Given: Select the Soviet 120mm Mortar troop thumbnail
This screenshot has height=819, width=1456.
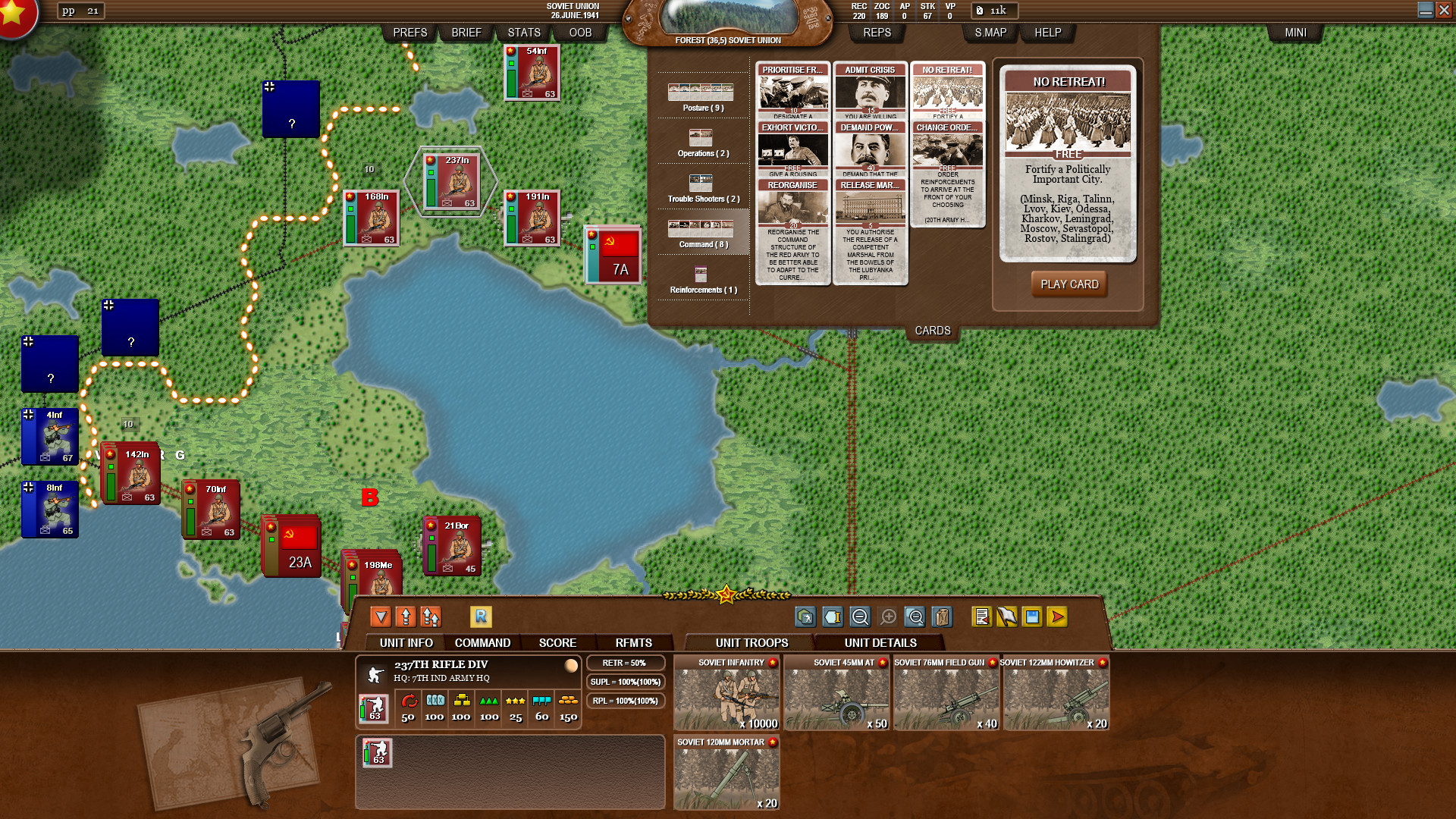Looking at the screenshot, I should pyautogui.click(x=726, y=773).
